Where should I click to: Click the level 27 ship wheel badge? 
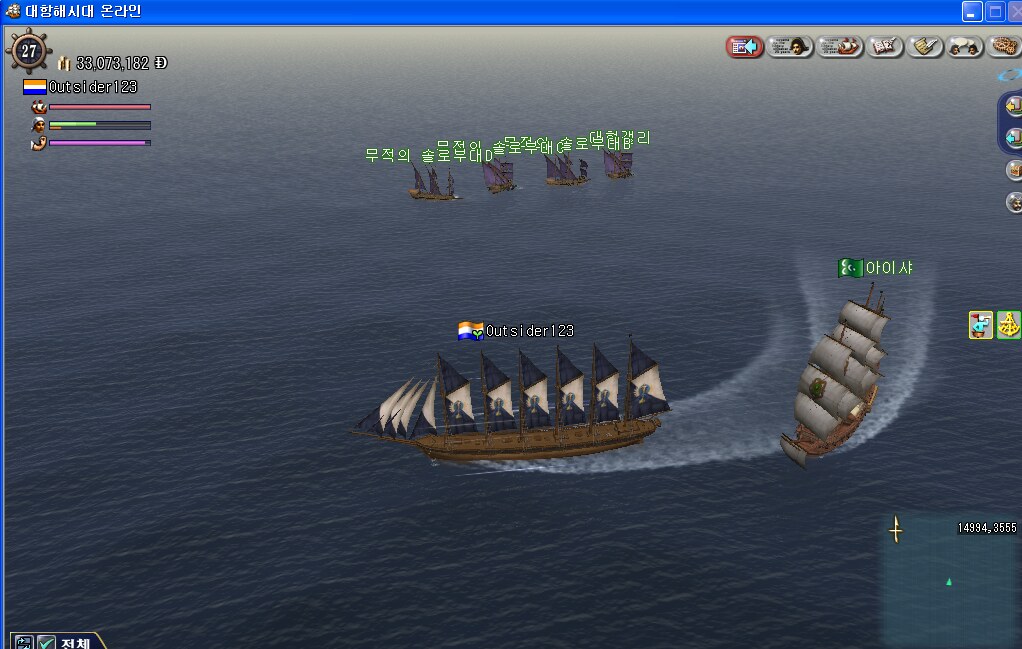click(x=29, y=51)
